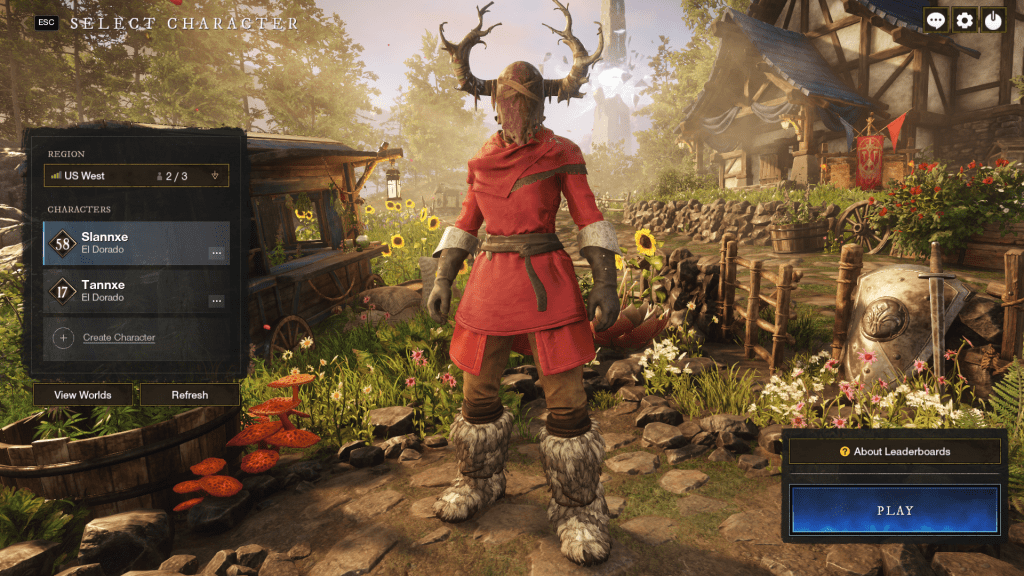Open the options menu for Tannxe

(216, 301)
